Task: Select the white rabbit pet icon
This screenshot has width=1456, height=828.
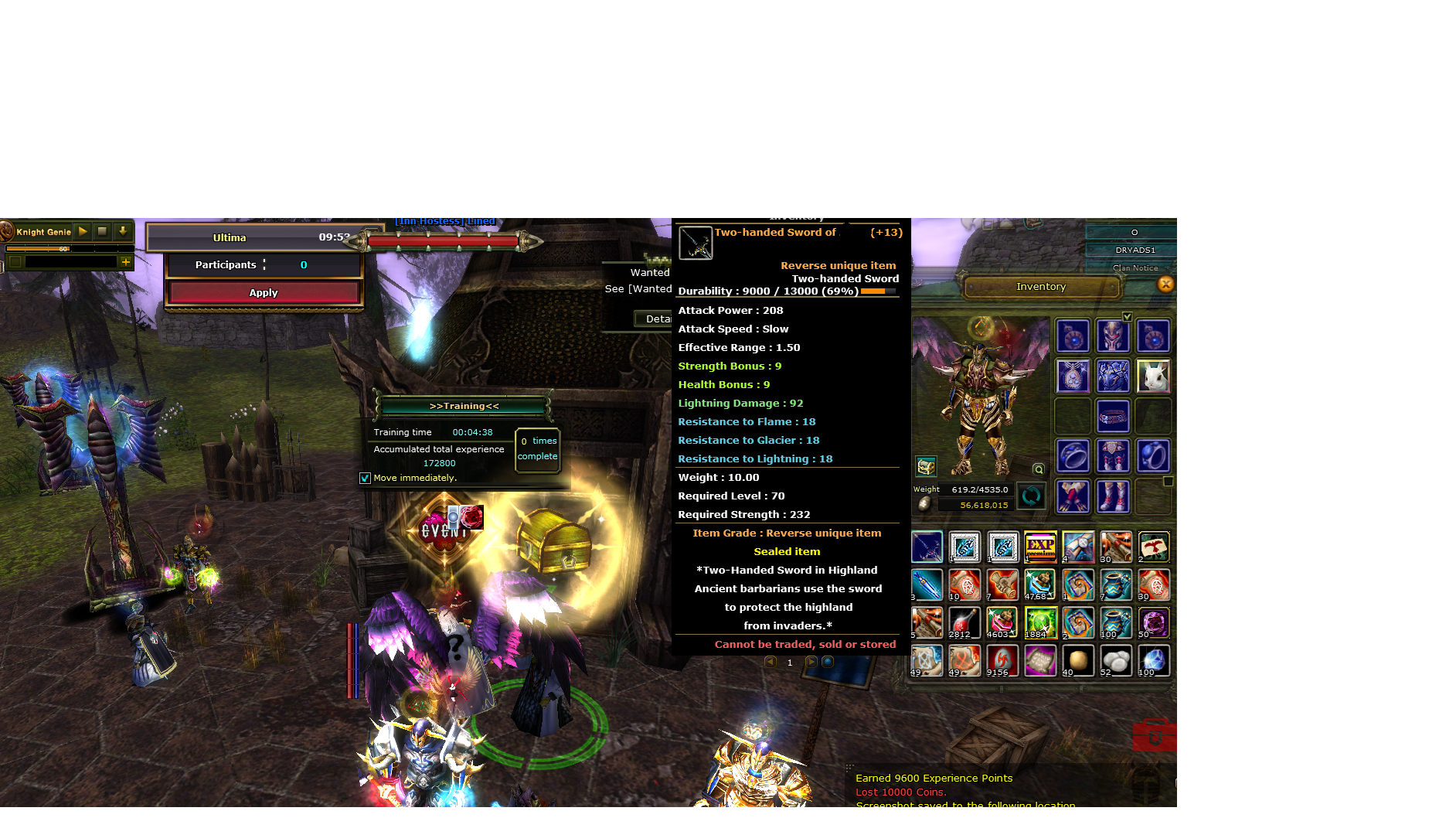Action: click(1153, 377)
